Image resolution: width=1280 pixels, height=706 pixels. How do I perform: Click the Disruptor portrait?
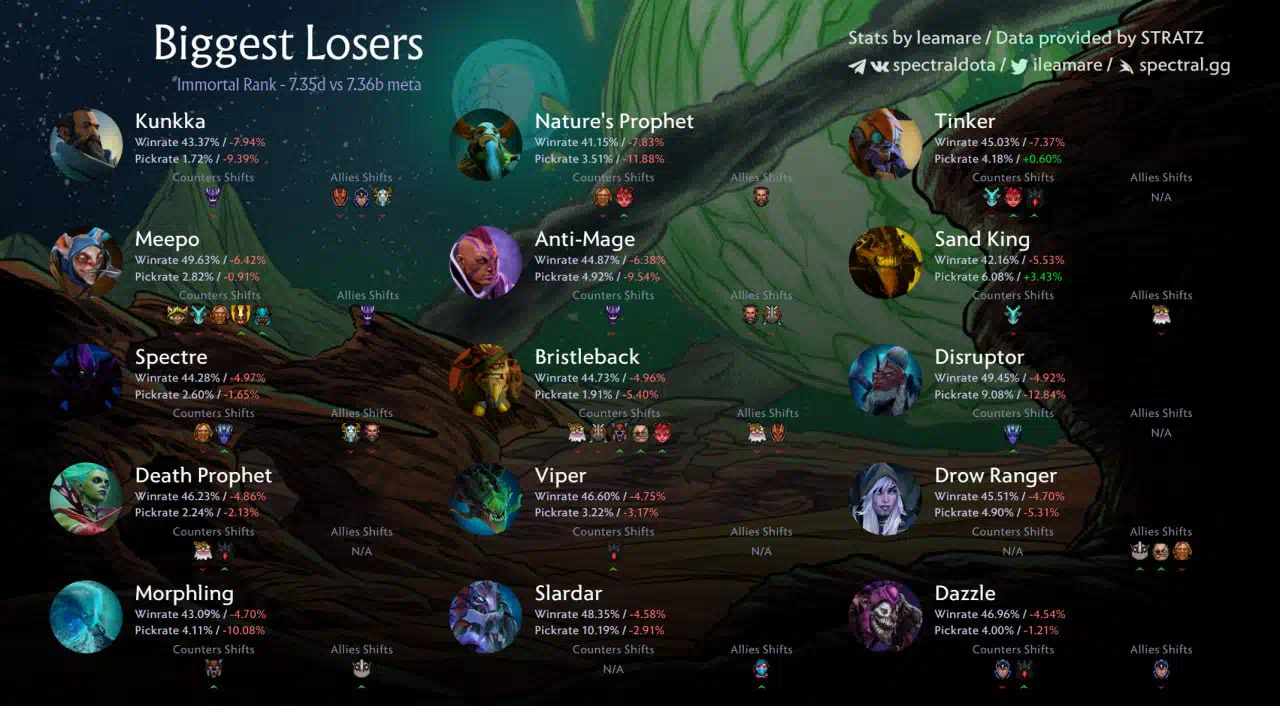point(886,380)
